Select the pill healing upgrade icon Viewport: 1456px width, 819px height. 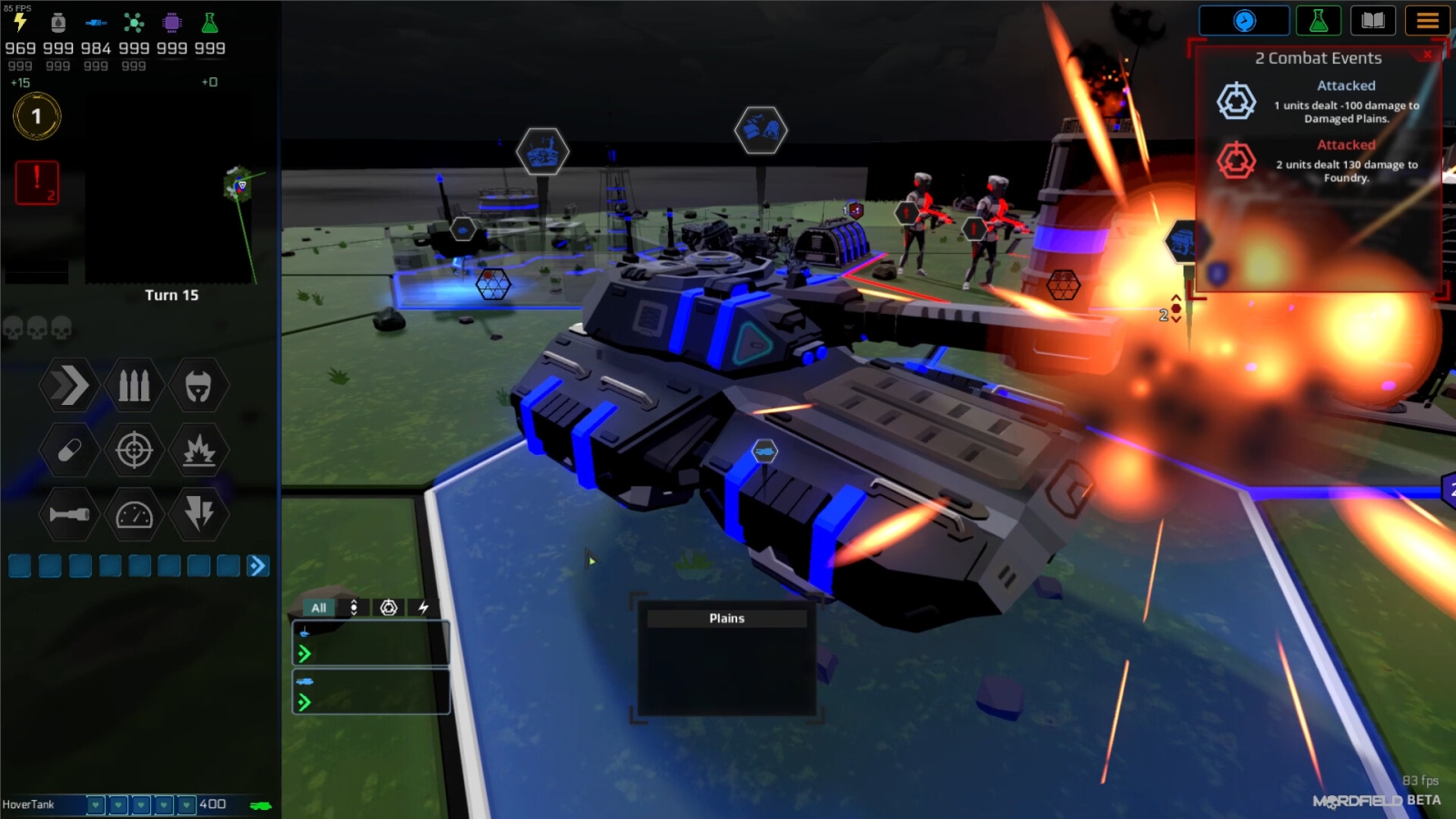[x=68, y=450]
